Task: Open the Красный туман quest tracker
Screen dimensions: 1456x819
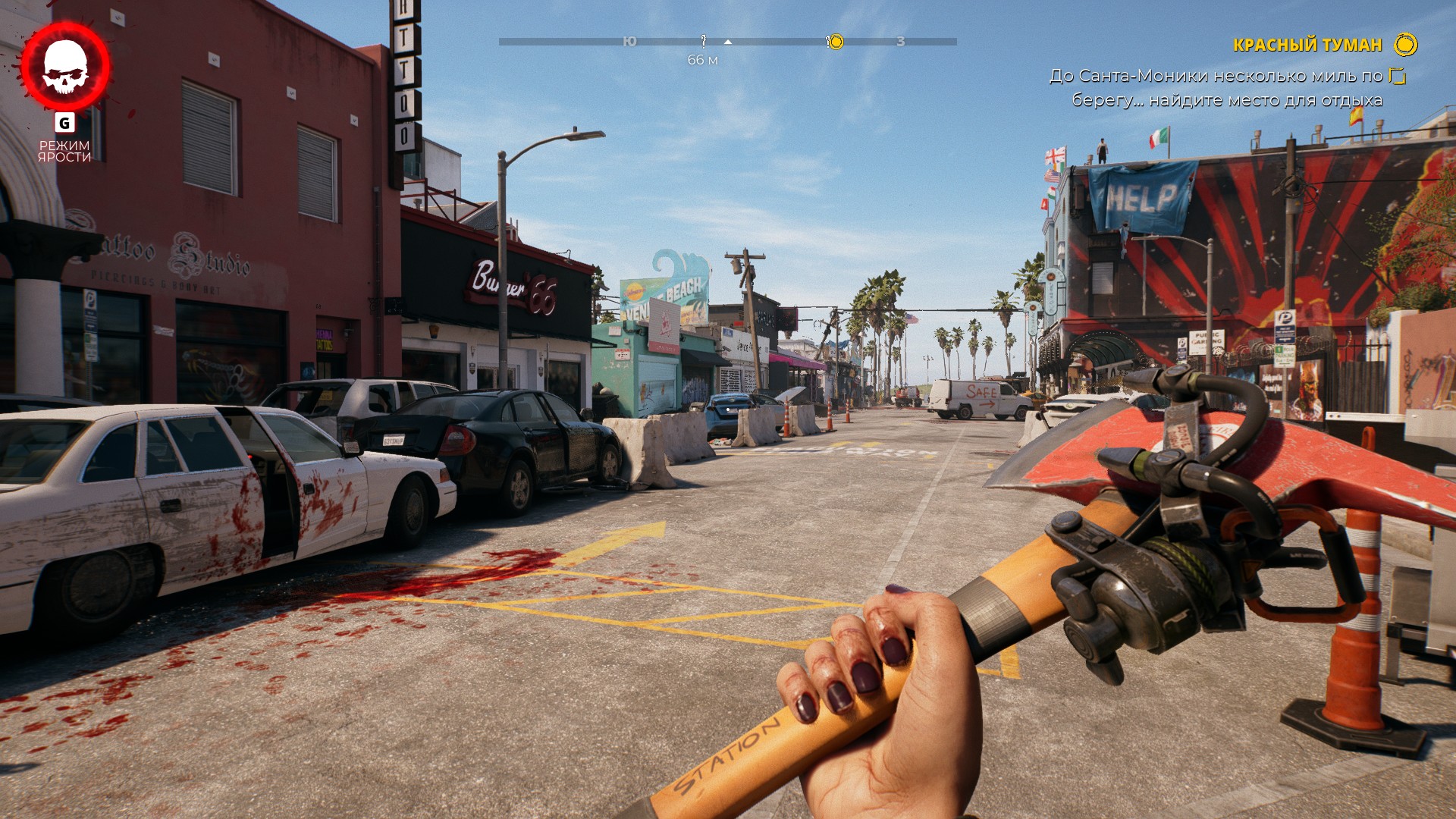Action: [x=1307, y=45]
